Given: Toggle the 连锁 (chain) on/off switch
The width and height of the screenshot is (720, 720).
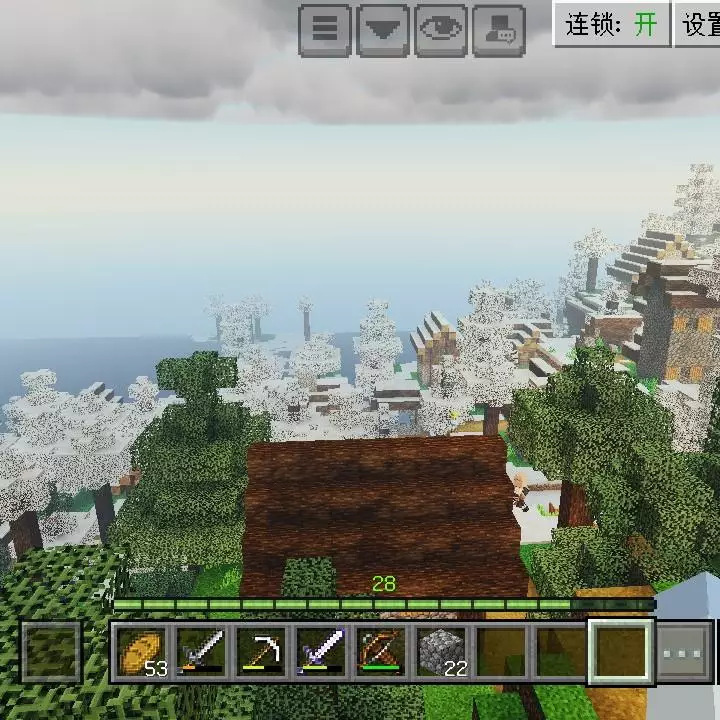Looking at the screenshot, I should coord(612,24).
